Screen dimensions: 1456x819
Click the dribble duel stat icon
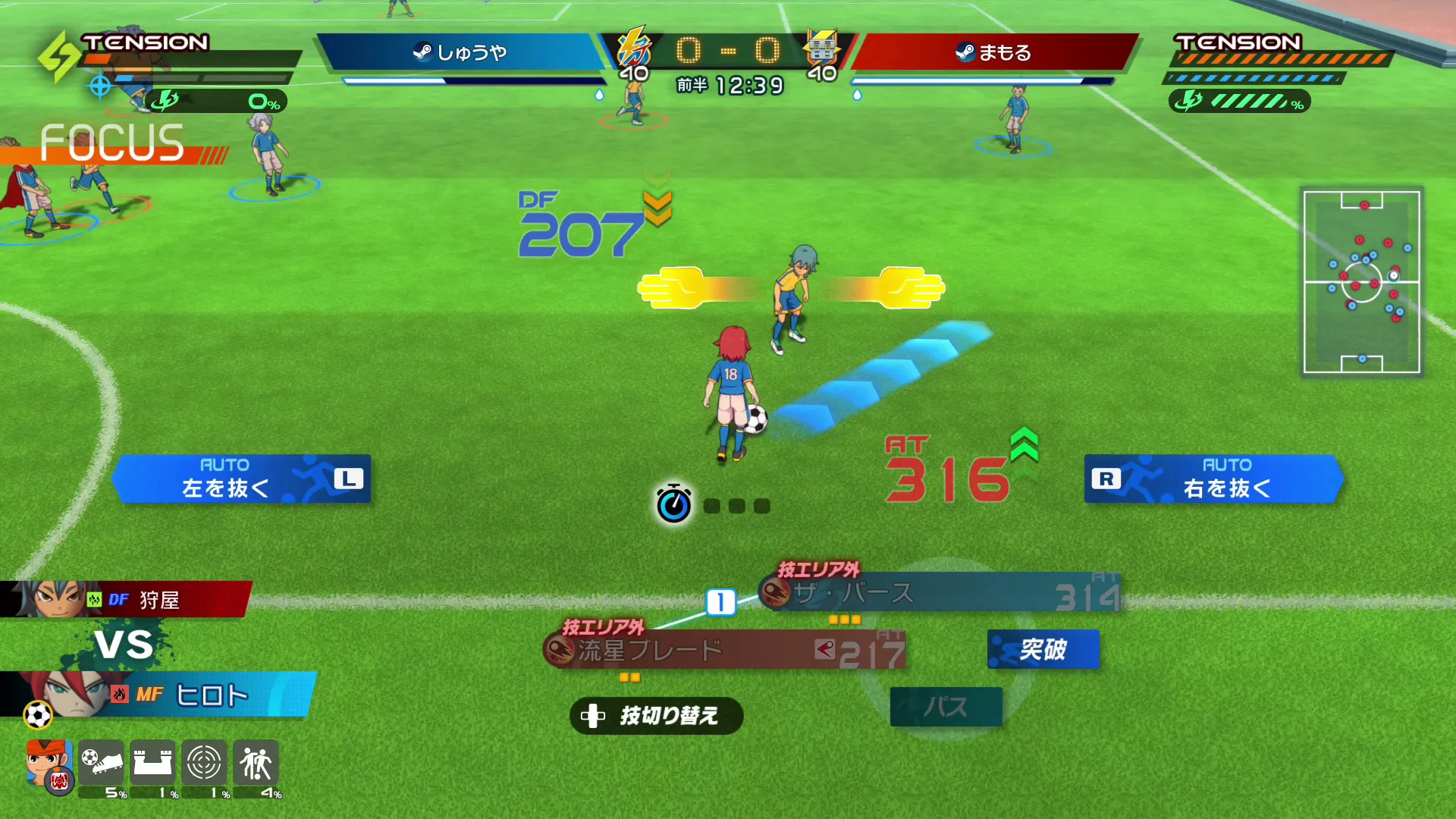256,762
